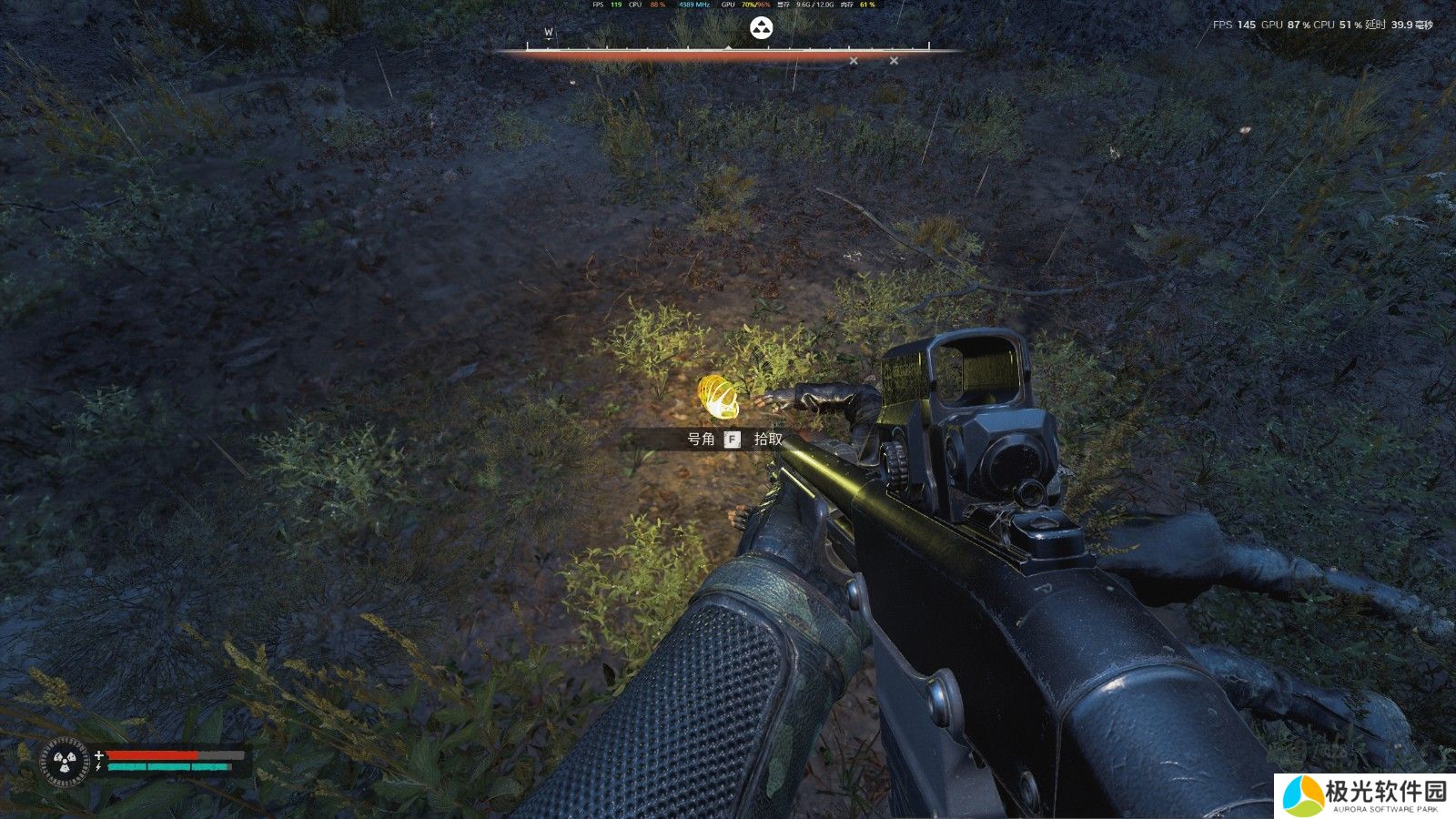Click the radiation trefoil marker on the compass
This screenshot has width=1456, height=819.
[x=761, y=28]
